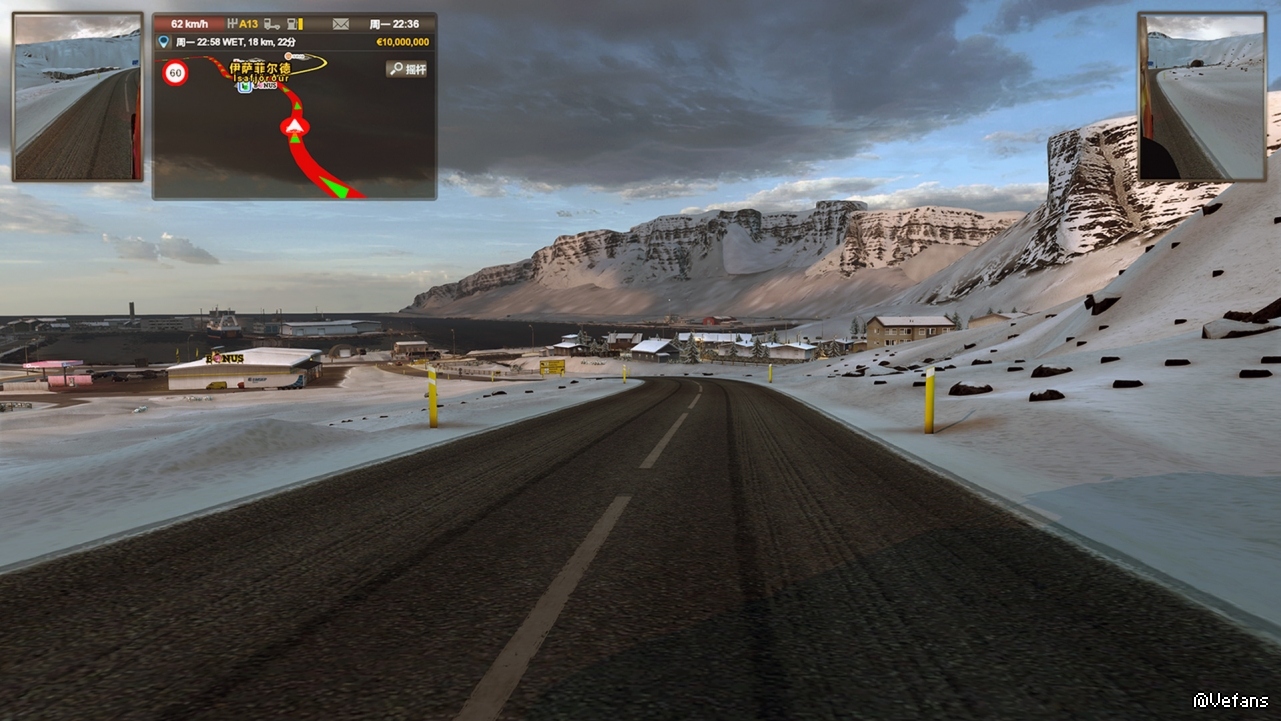
Task: Open the envelope mail icon
Action: 341,24
